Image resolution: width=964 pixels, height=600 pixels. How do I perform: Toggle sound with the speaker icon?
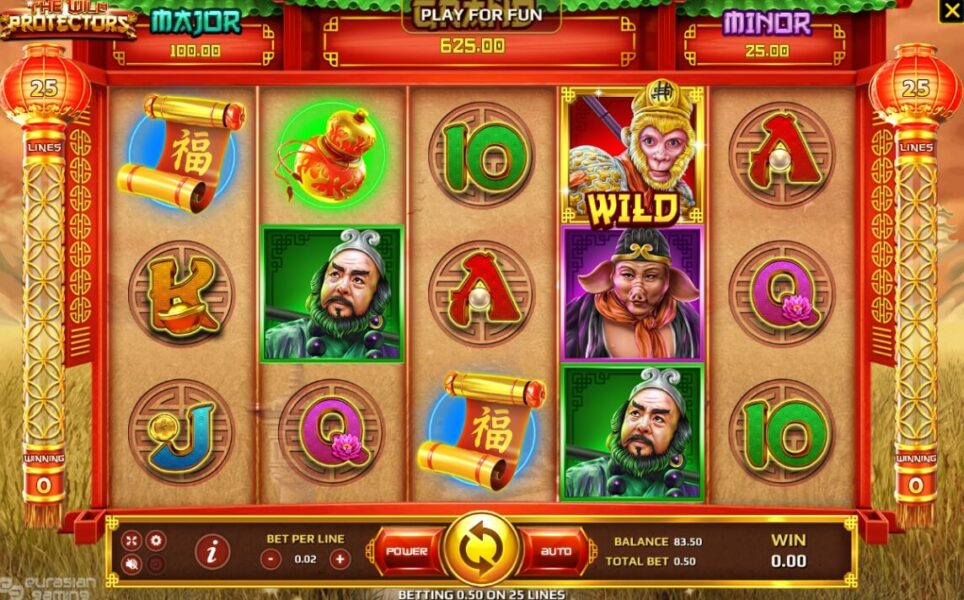132,564
